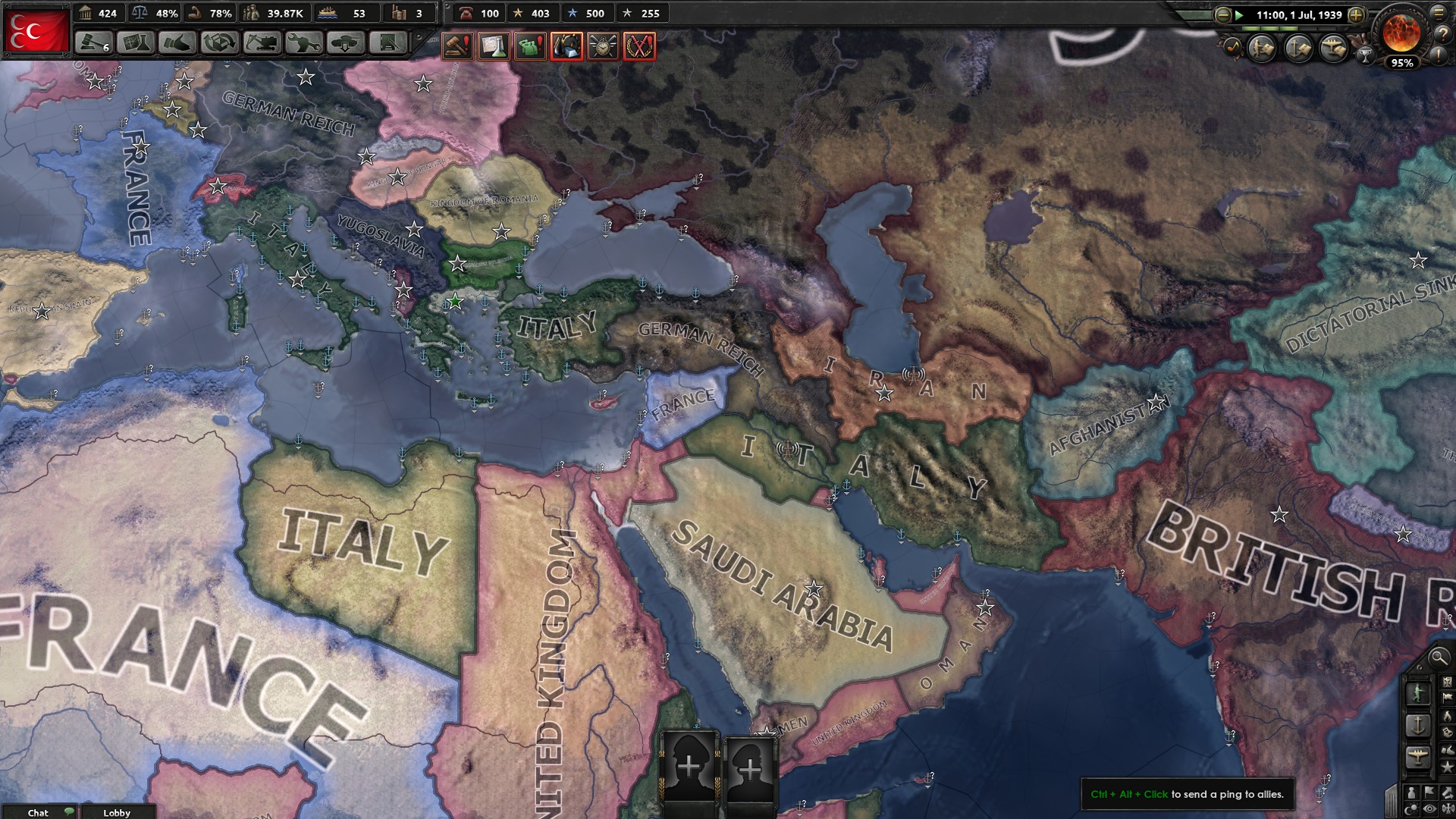
Task: Open army plans with the soldier icon
Action: [1262, 46]
